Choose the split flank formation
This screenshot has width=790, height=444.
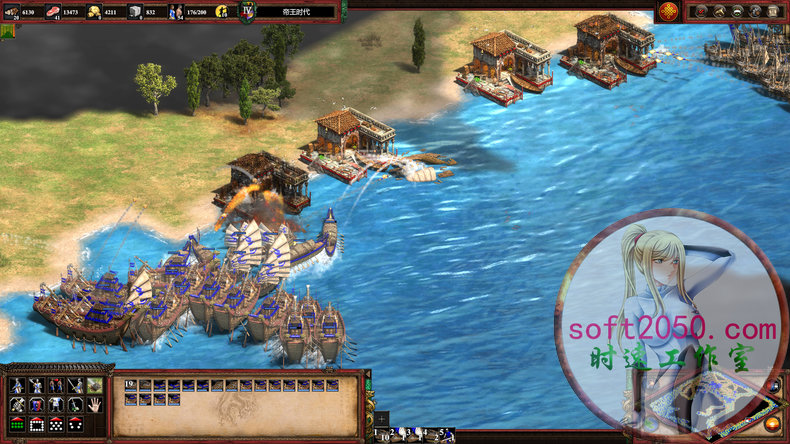[74, 424]
